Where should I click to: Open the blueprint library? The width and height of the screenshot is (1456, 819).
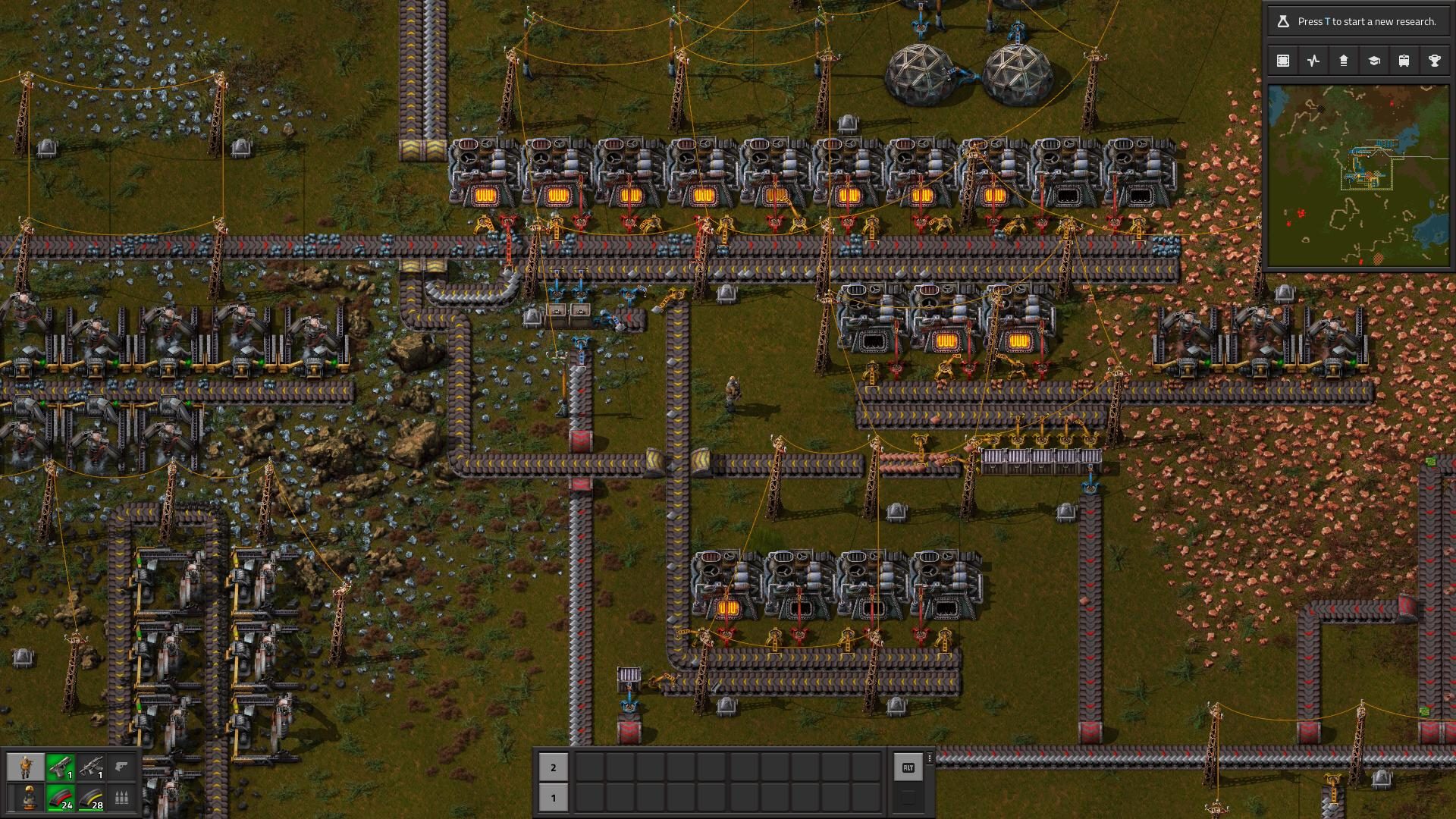[1282, 60]
